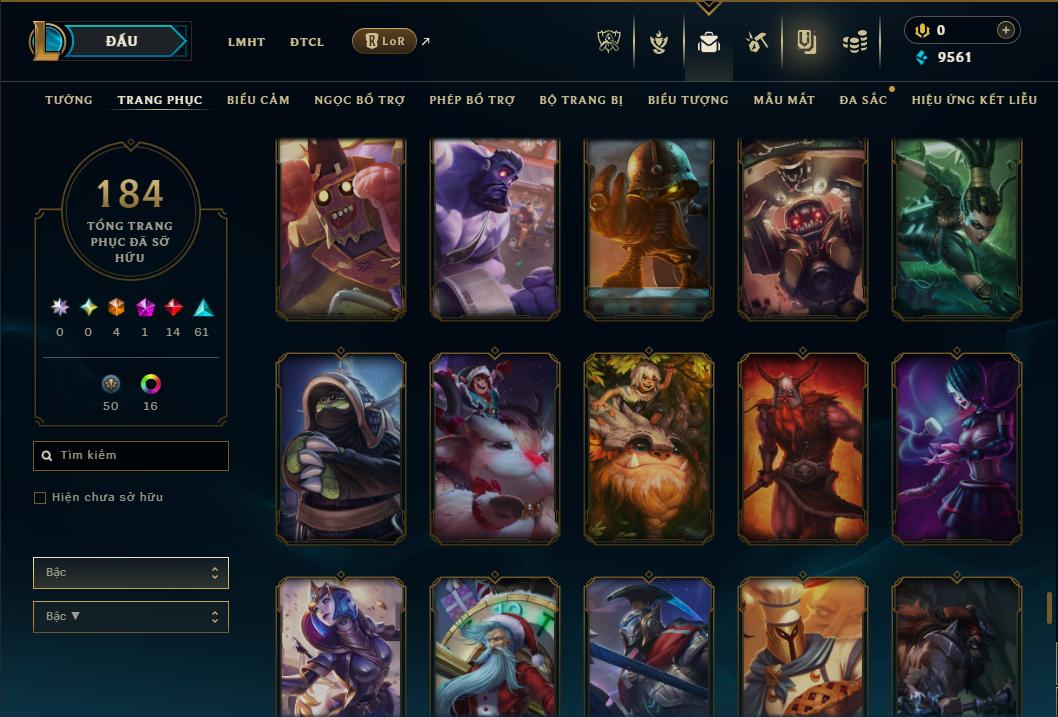Open crafting with the hammer icon
This screenshot has width=1058, height=717.
pyautogui.click(x=756, y=42)
